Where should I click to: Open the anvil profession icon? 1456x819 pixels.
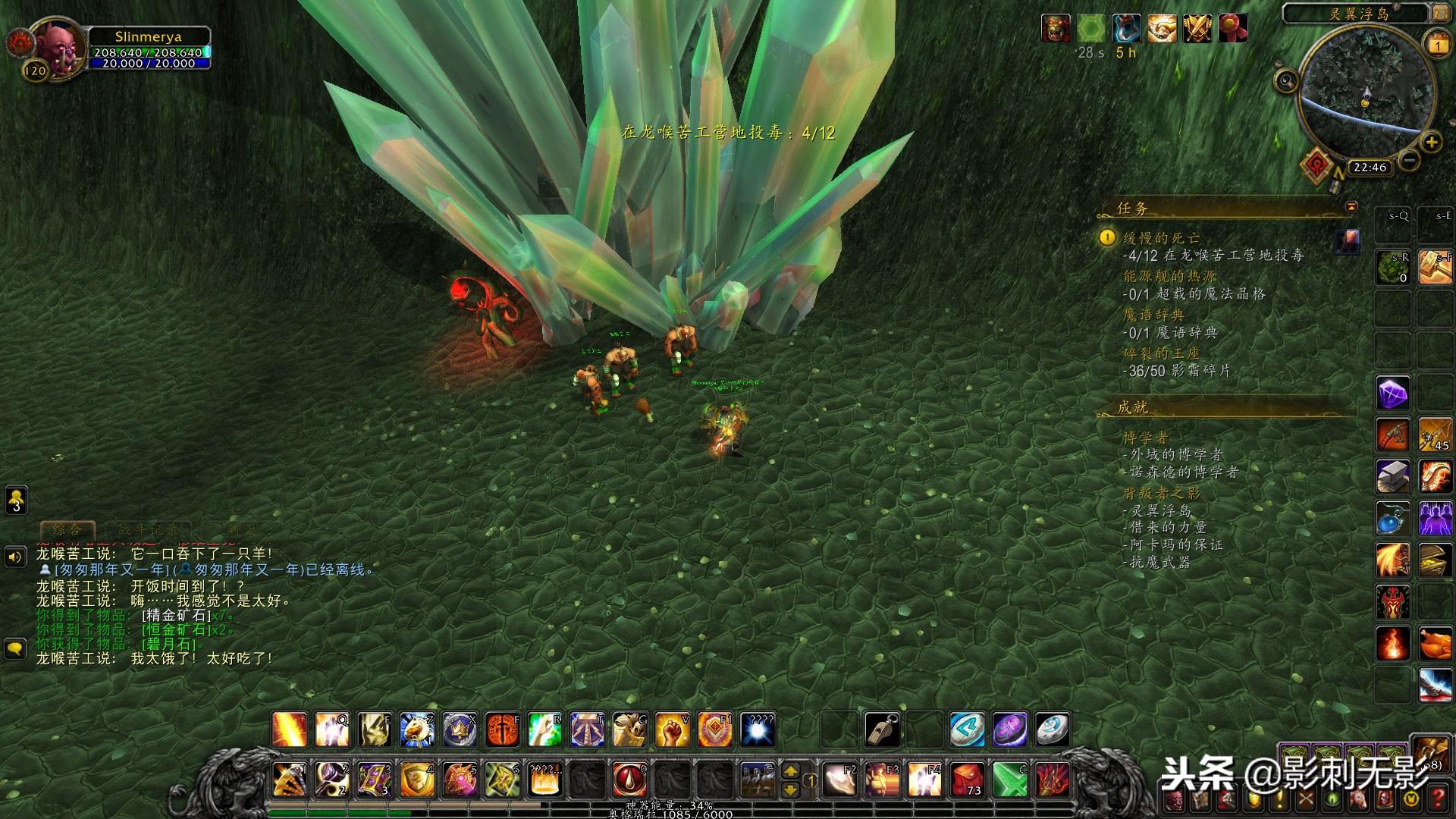point(1393,476)
